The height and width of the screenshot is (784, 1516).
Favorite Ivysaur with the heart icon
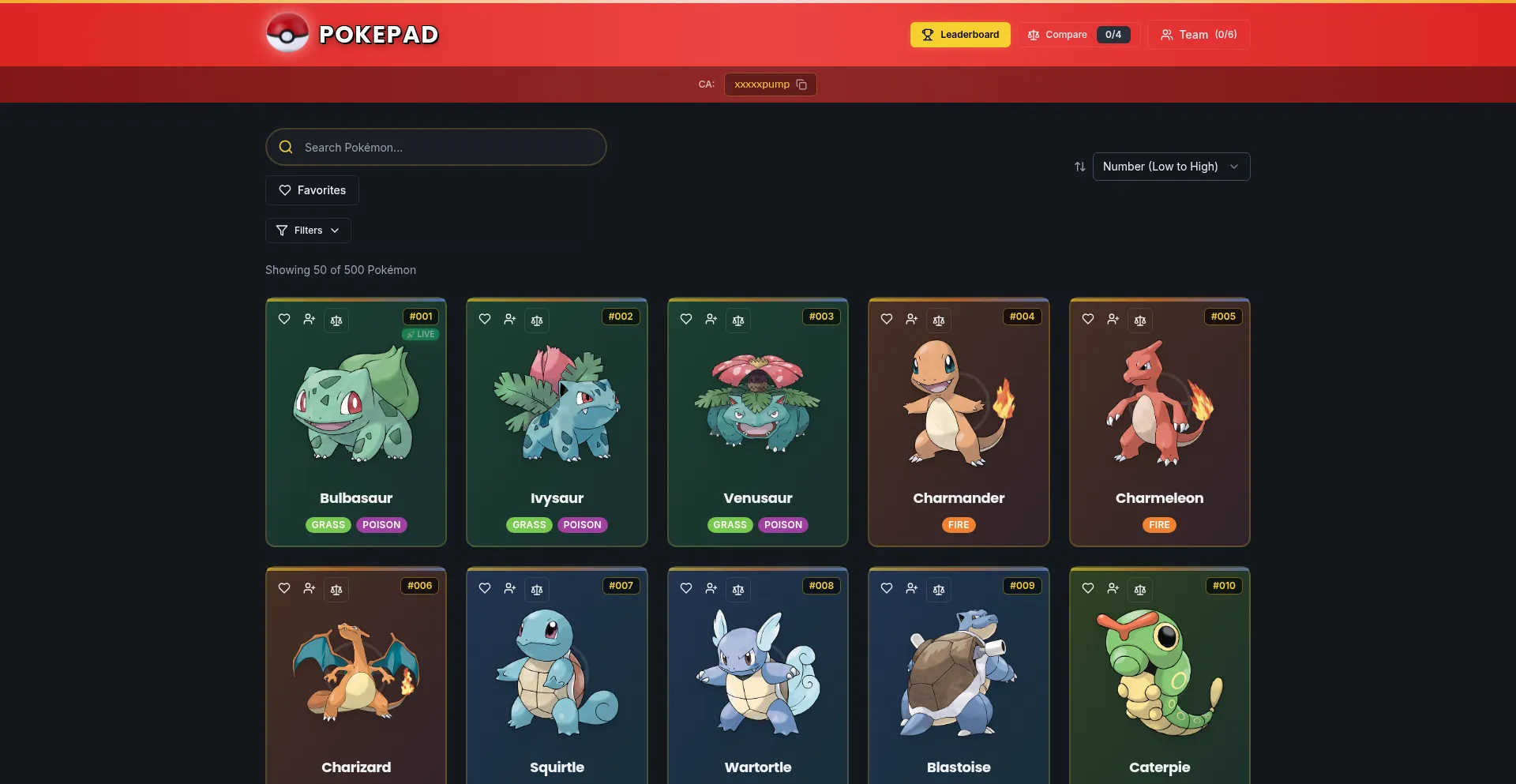point(485,319)
